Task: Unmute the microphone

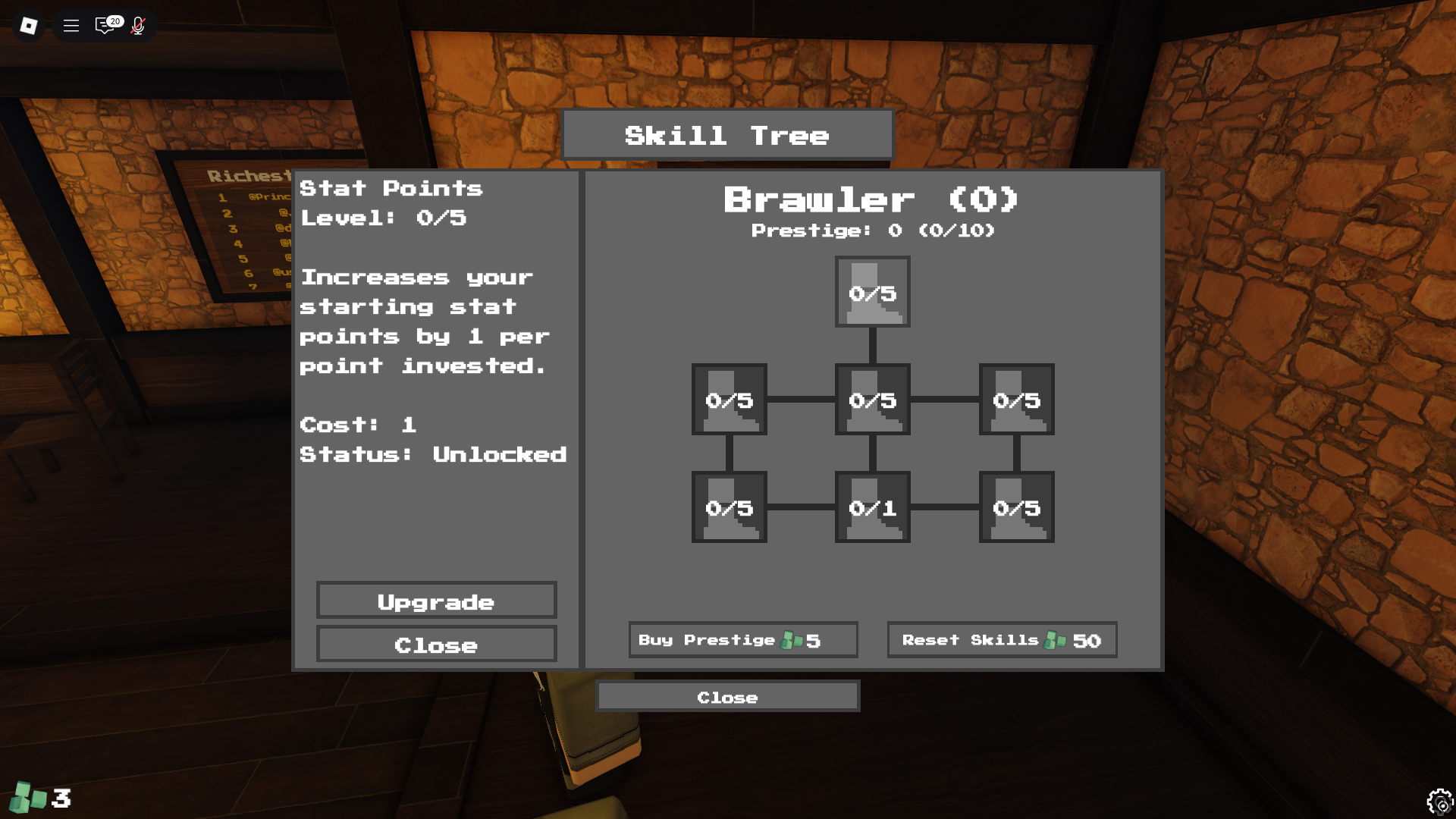Action: [138, 25]
